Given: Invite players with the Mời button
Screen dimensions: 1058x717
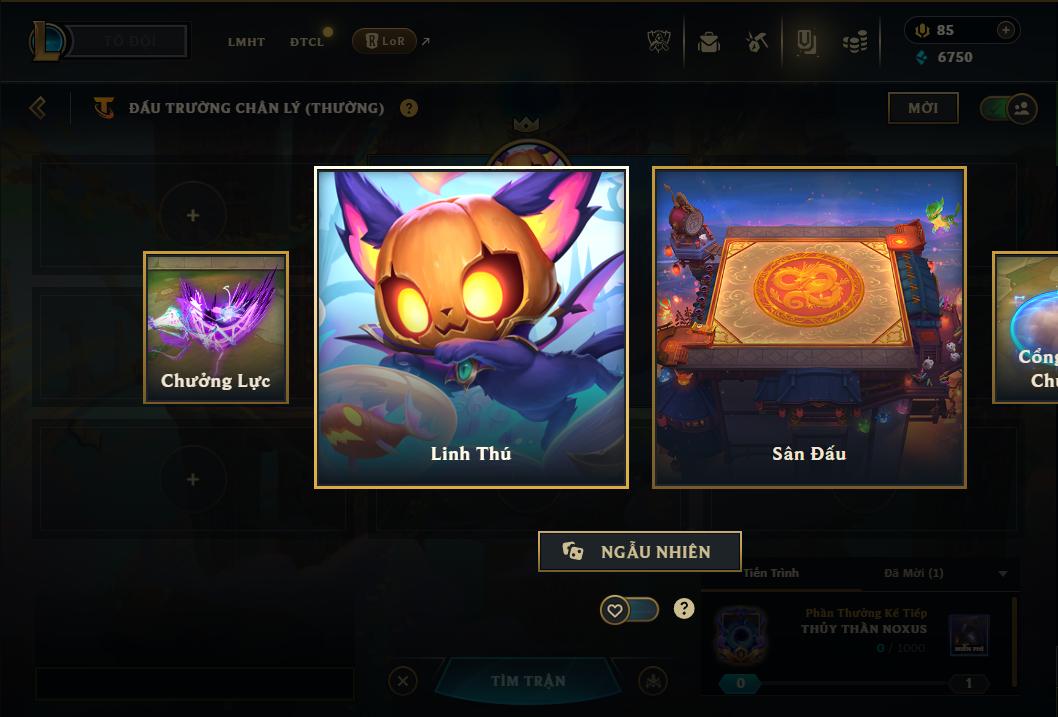Looking at the screenshot, I should (x=923, y=108).
